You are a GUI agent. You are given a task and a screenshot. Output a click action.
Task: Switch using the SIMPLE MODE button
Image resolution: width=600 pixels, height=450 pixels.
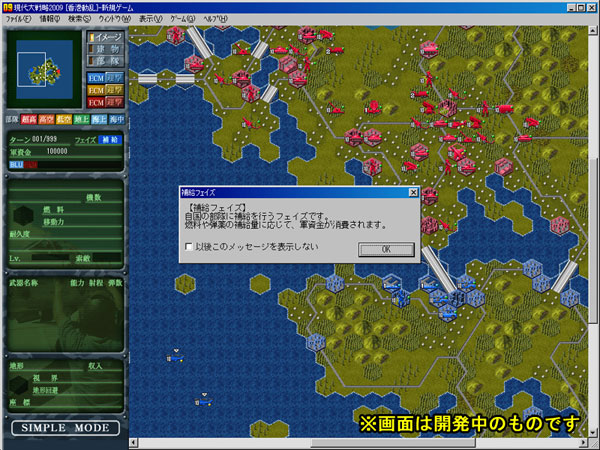[x=64, y=428]
